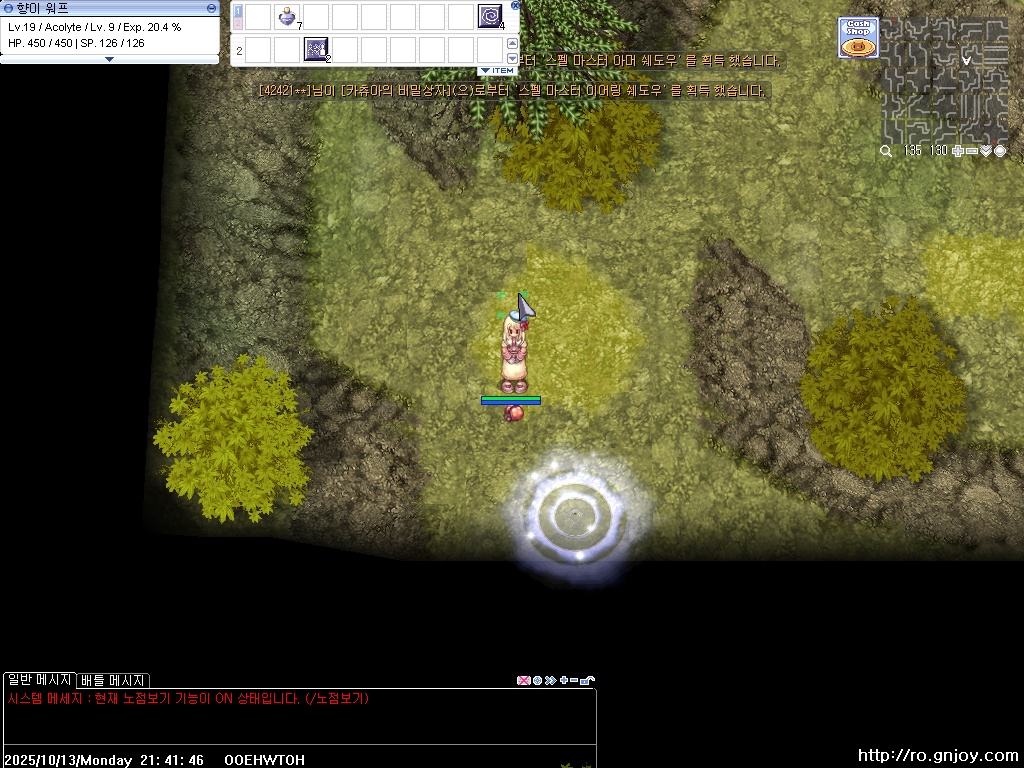1024x768 pixels.
Task: Minimize the character info window
Action: click(x=211, y=7)
